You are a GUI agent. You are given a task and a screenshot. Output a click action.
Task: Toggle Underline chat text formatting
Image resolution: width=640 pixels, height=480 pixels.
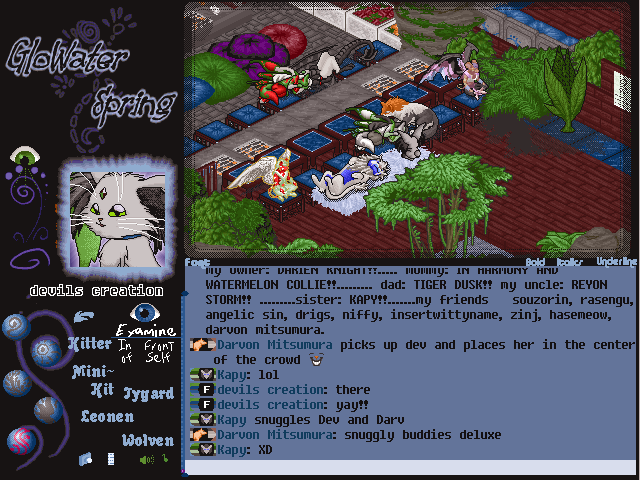[x=616, y=262]
